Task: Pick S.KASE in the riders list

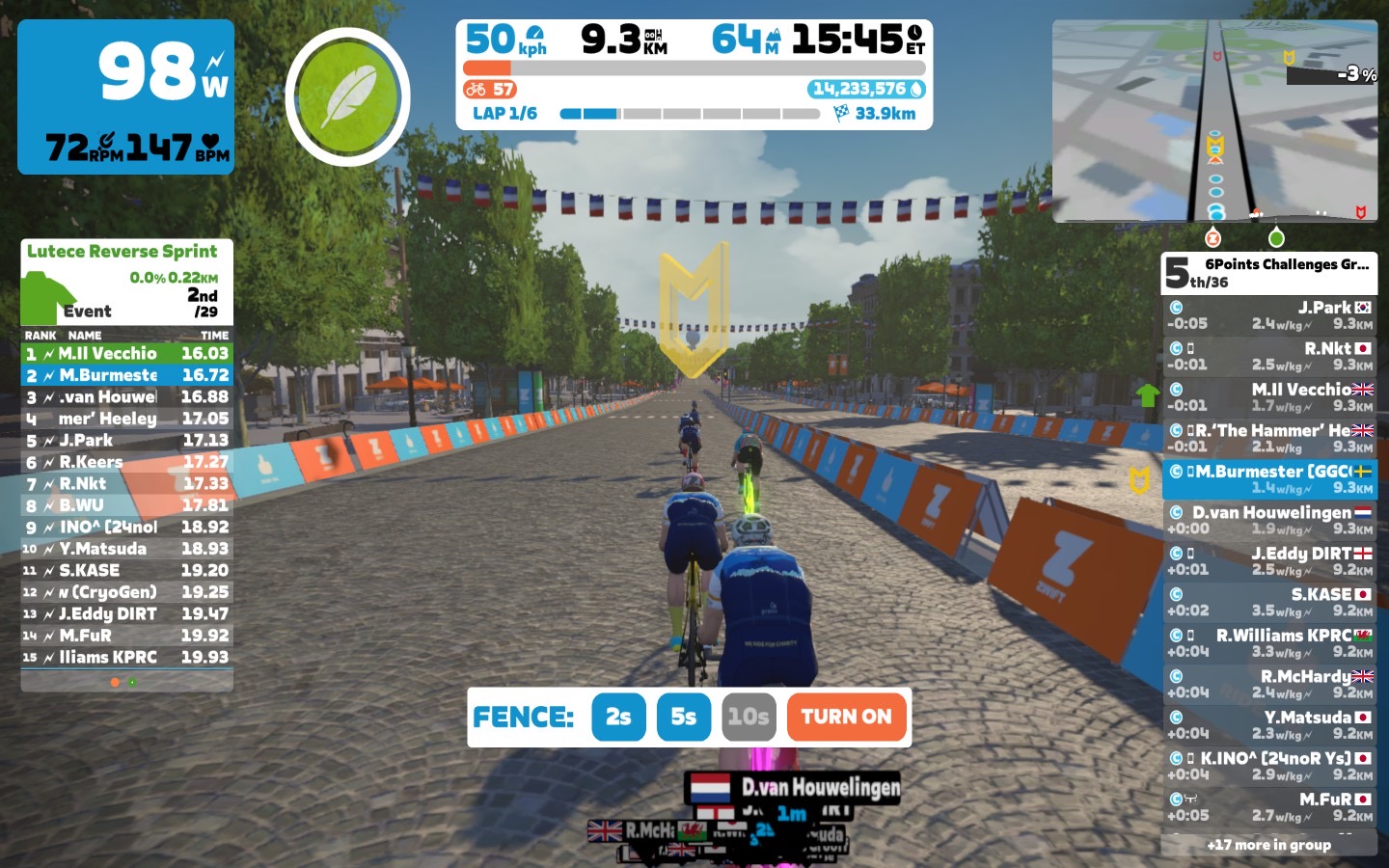Action: tap(1268, 602)
